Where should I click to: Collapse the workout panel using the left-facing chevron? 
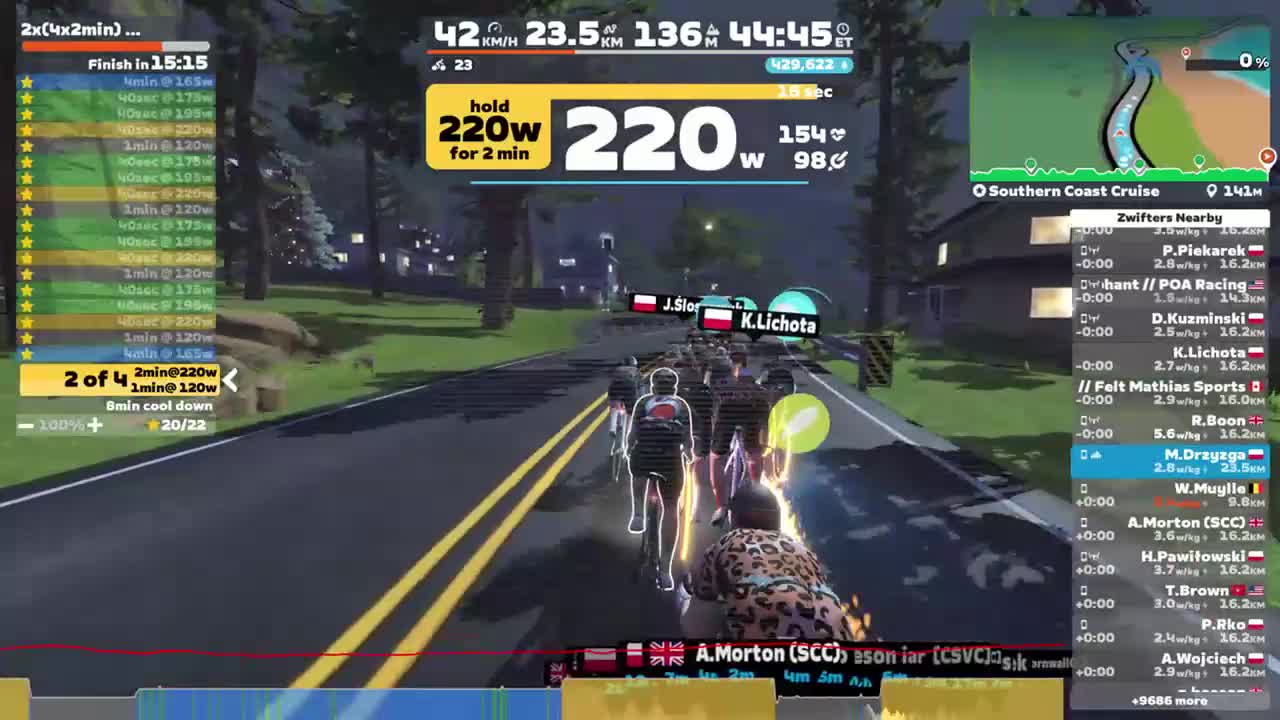(231, 379)
